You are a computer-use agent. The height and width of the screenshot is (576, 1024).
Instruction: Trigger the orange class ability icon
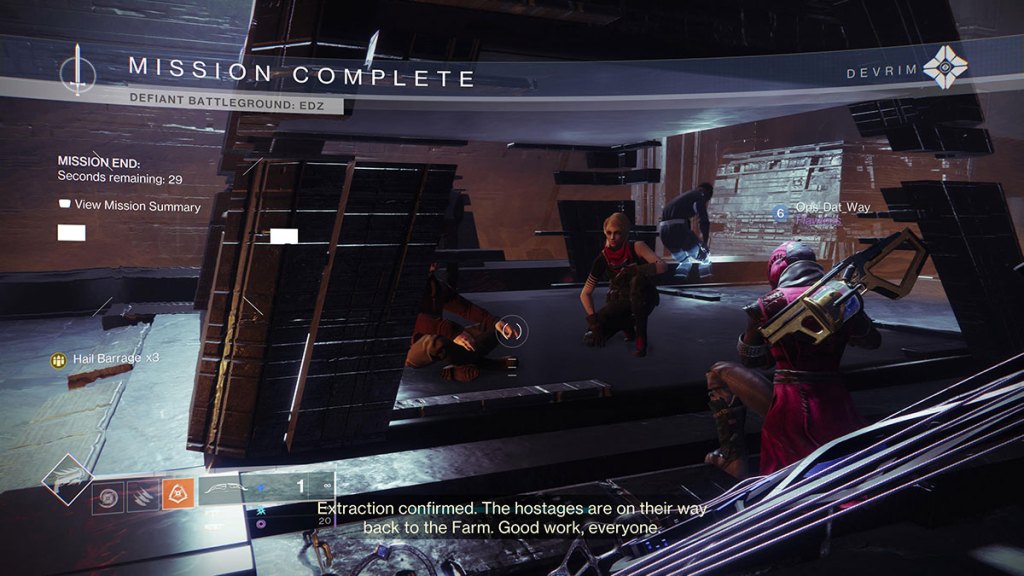point(177,493)
